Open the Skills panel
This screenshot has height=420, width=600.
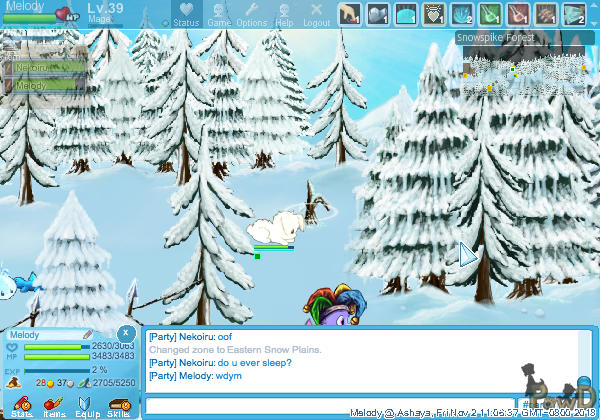118,406
